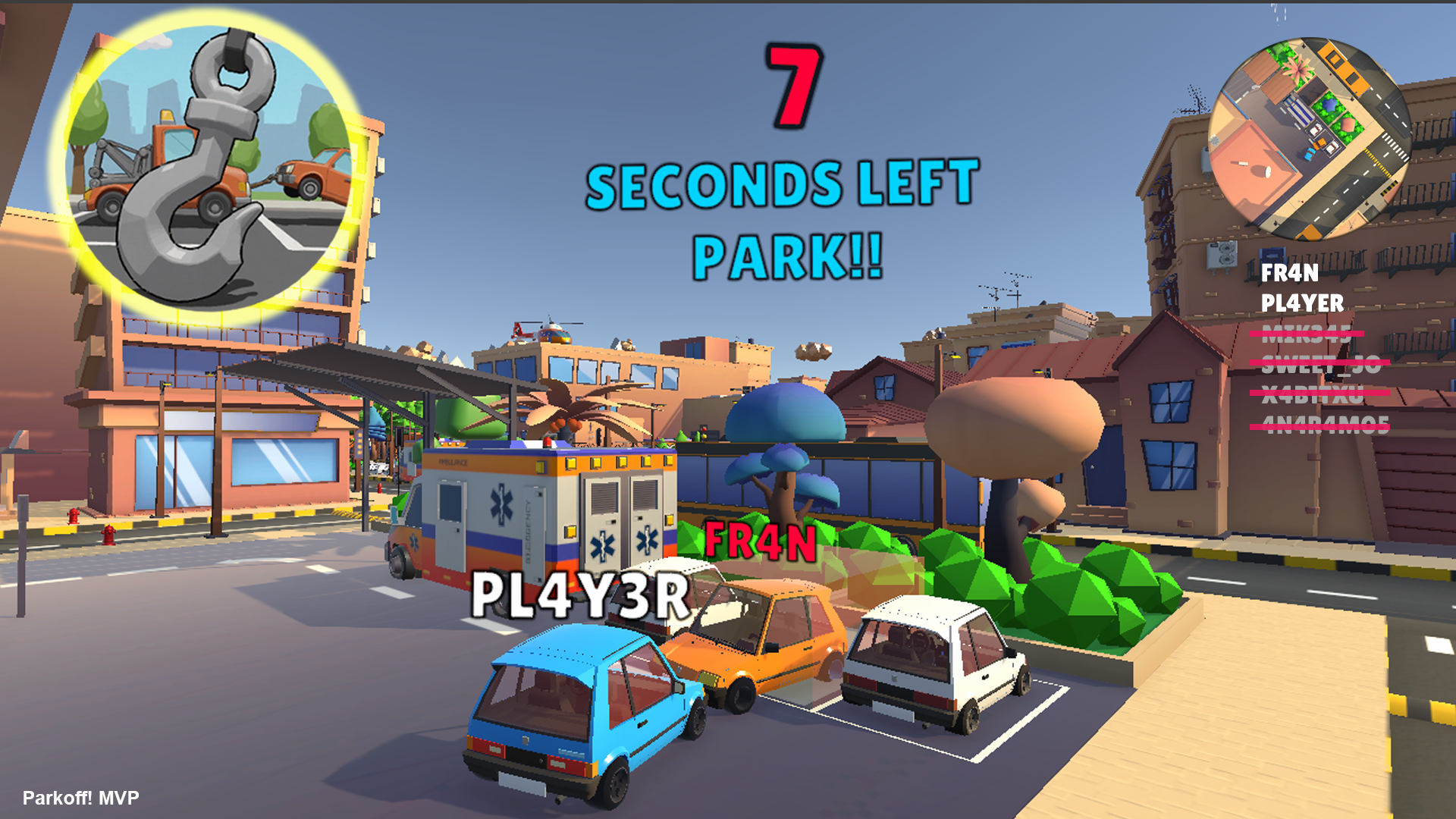
Task: Toggle elimination status for X4BTTXU
Action: pos(1313,393)
